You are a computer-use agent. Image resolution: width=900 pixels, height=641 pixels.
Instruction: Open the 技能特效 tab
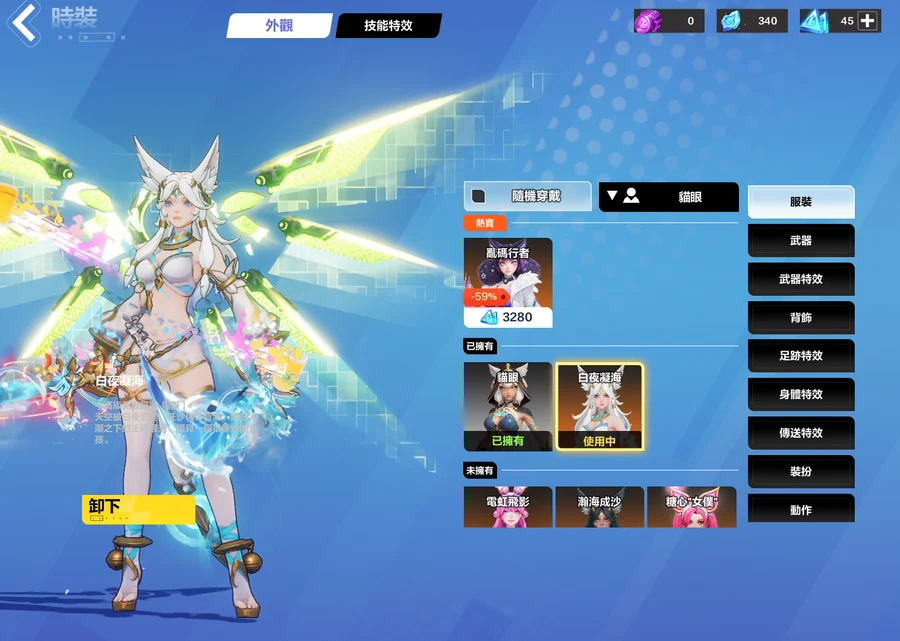pos(388,26)
